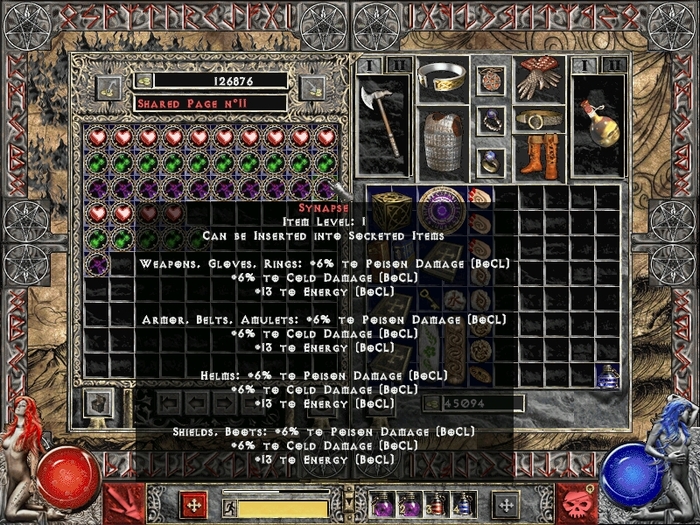The image size is (700, 525).
Task: Open the left-hand attack skill selector
Action: coord(124,502)
